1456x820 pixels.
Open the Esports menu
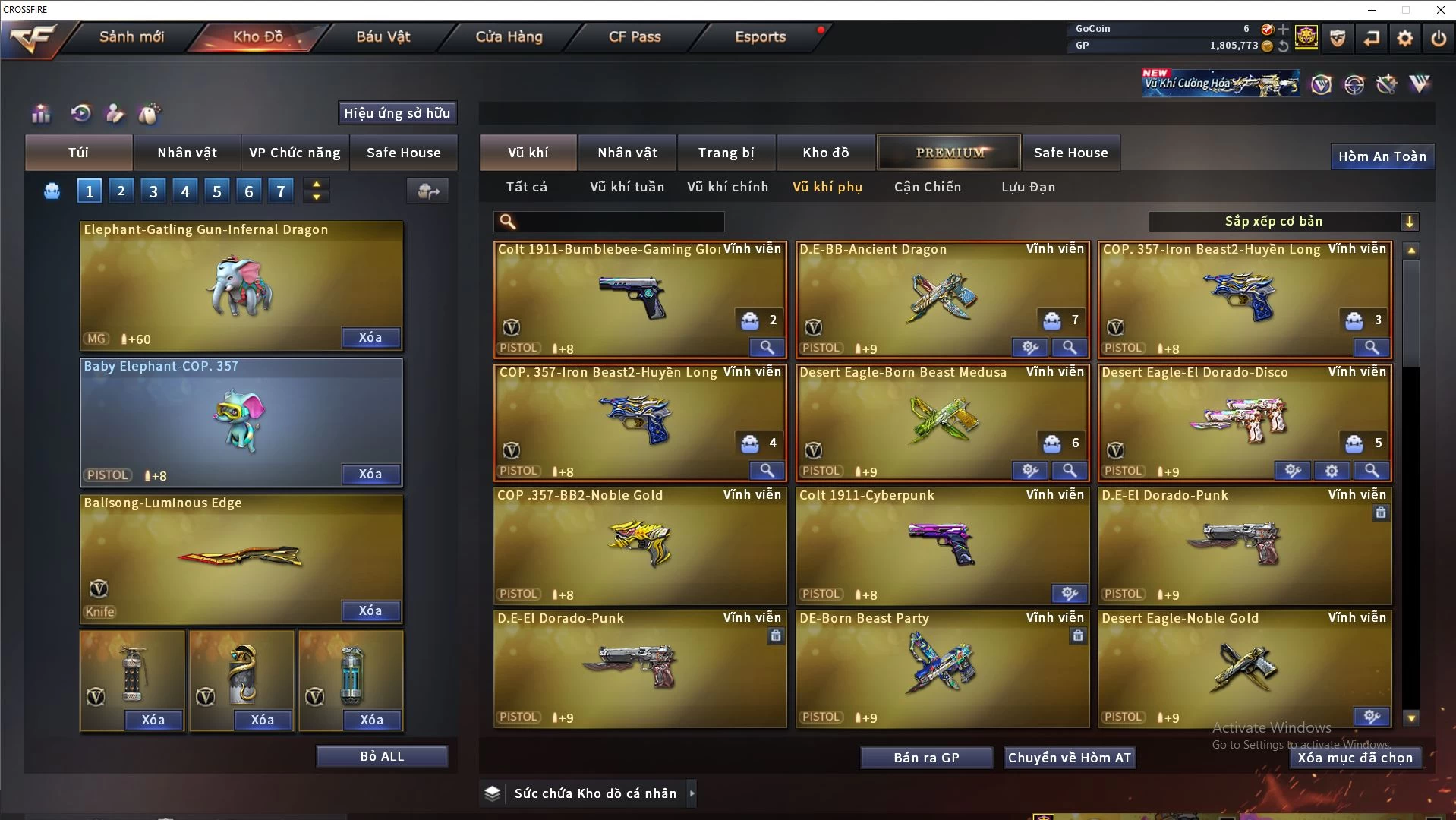click(760, 36)
